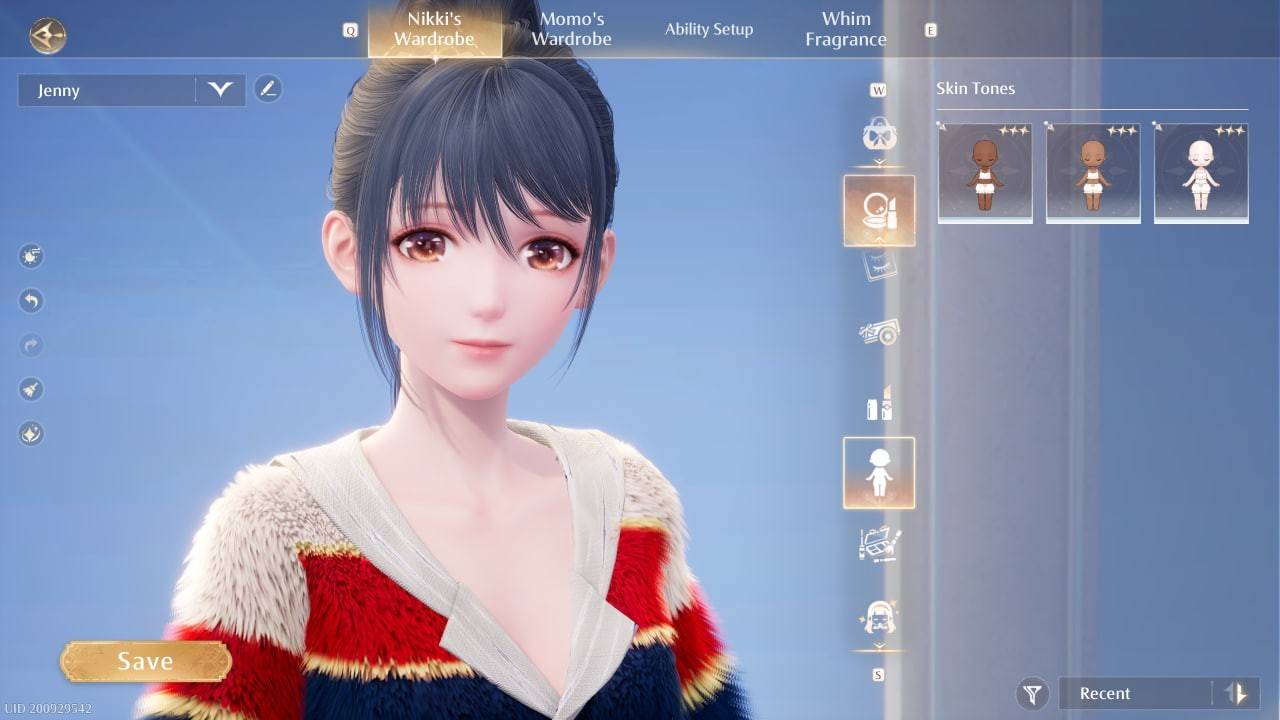
Task: Open the Jenny preset dropdown chevron
Action: [x=221, y=90]
